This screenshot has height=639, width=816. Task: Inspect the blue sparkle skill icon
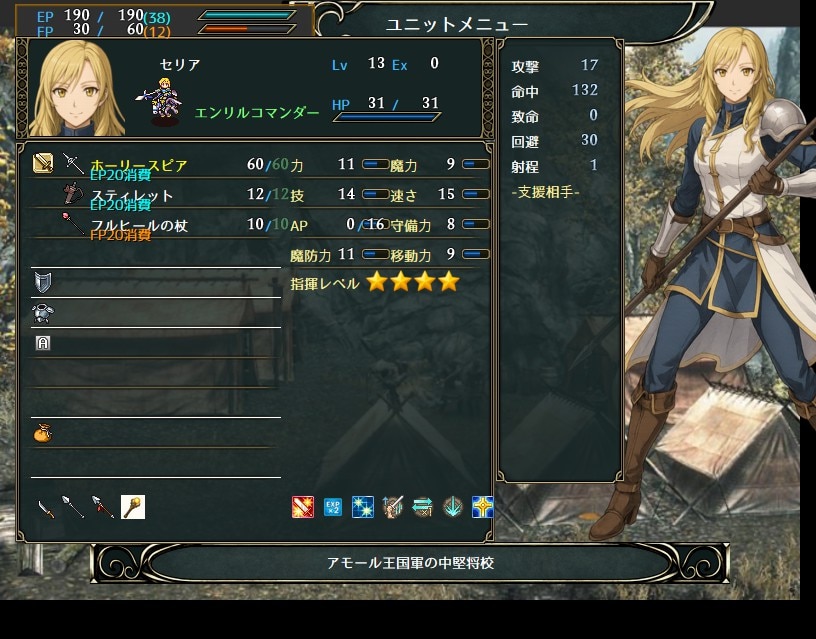click(363, 507)
